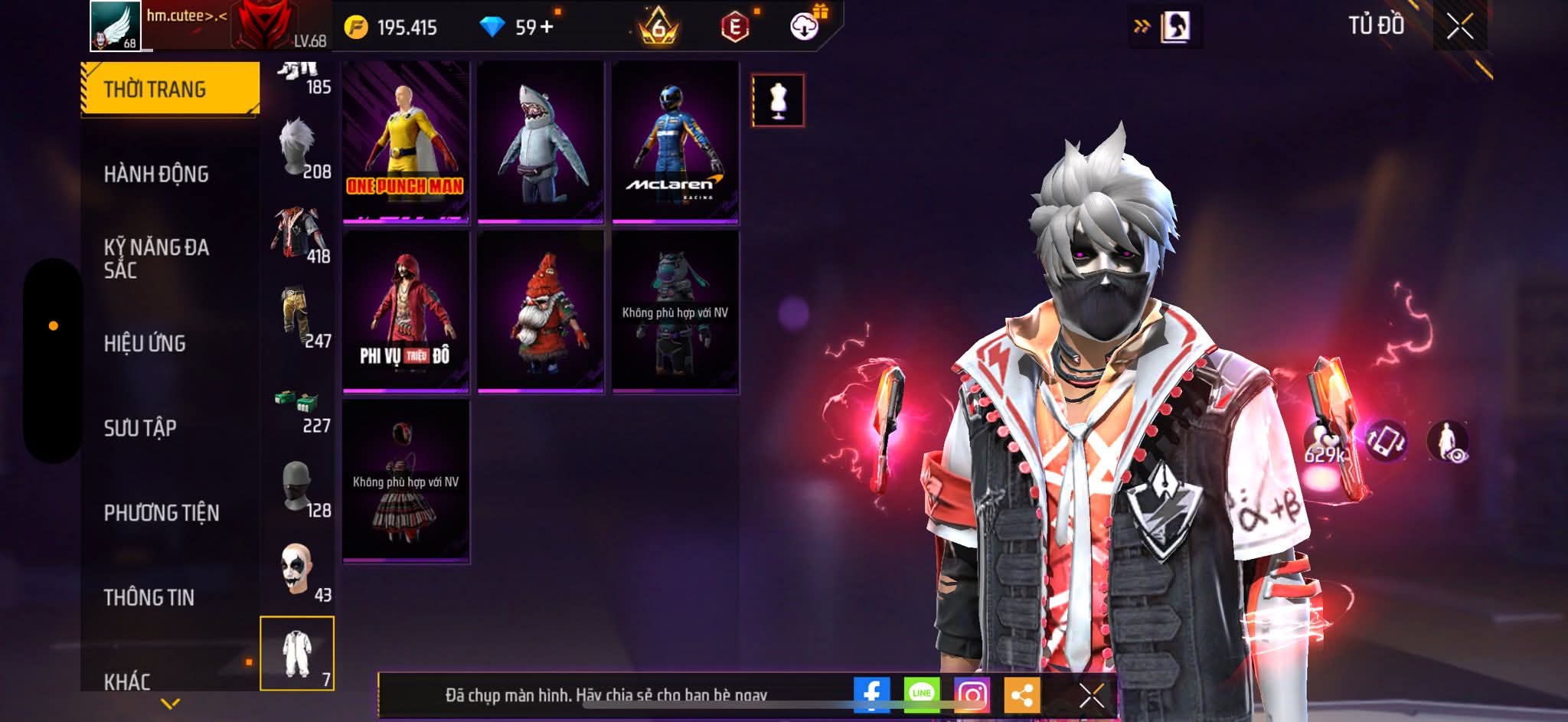
Task: Share the screenshot to Facebook
Action: [x=872, y=695]
